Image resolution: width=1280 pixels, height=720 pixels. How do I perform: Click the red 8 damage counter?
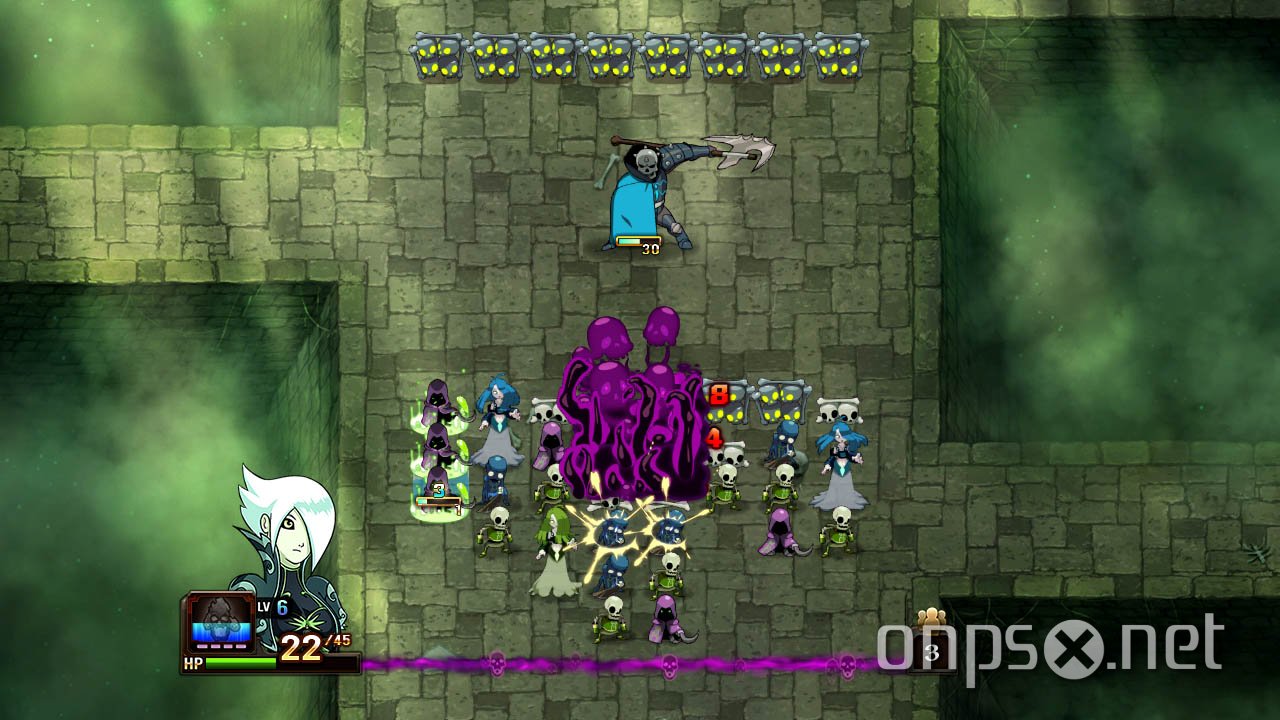point(718,394)
